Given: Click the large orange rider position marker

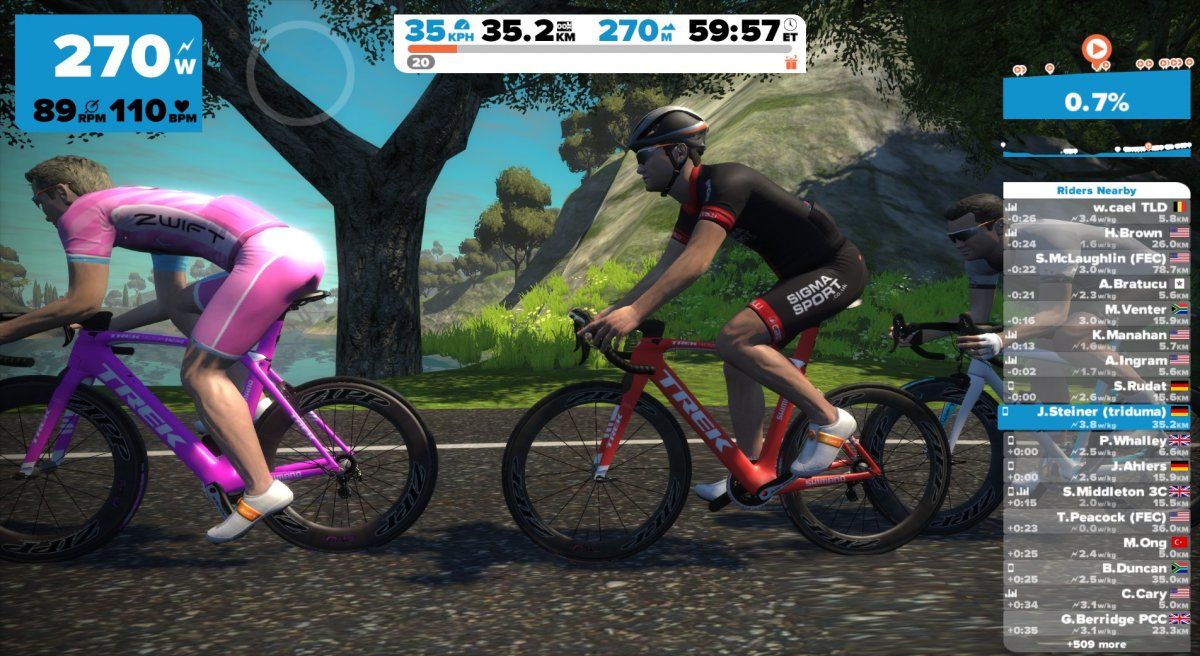Looking at the screenshot, I should [1097, 47].
